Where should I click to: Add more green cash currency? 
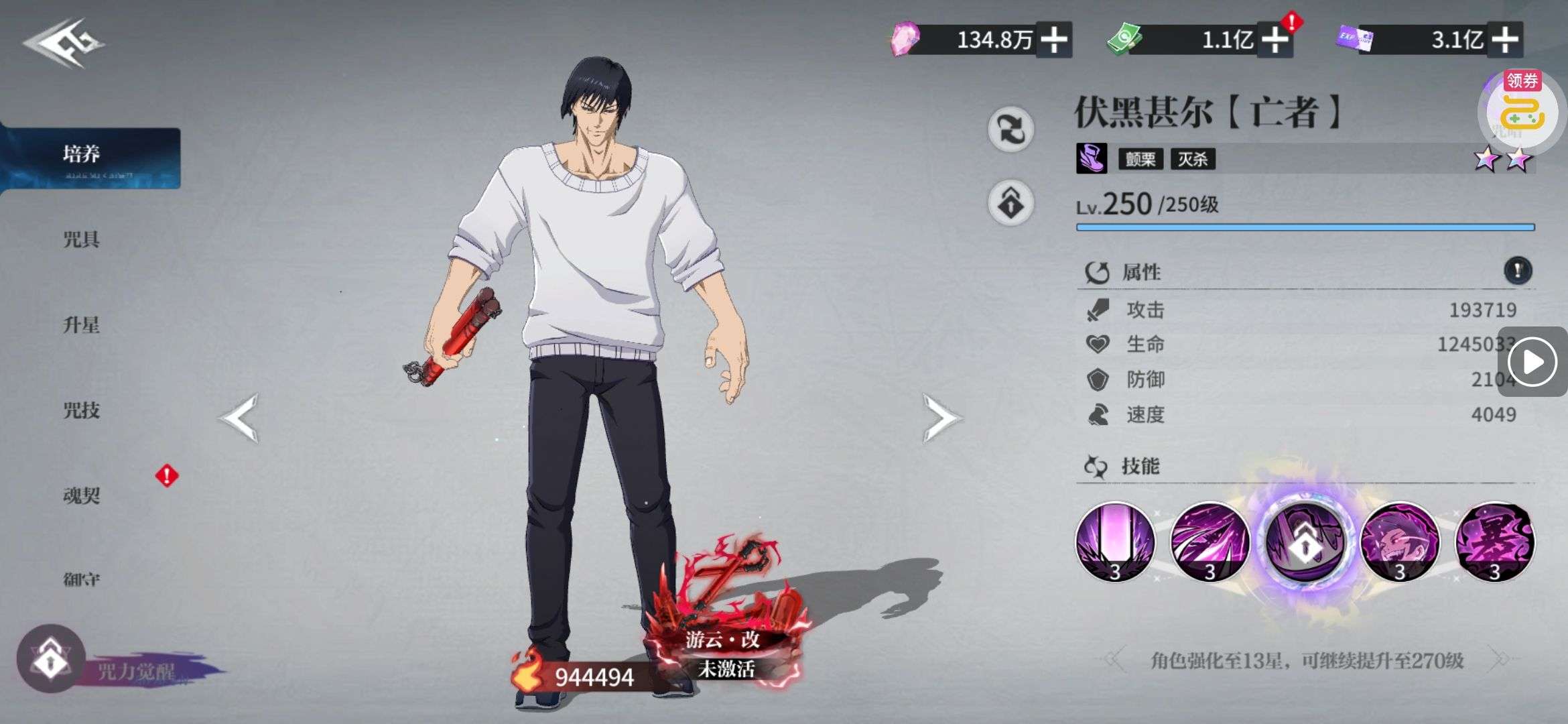(1275, 40)
